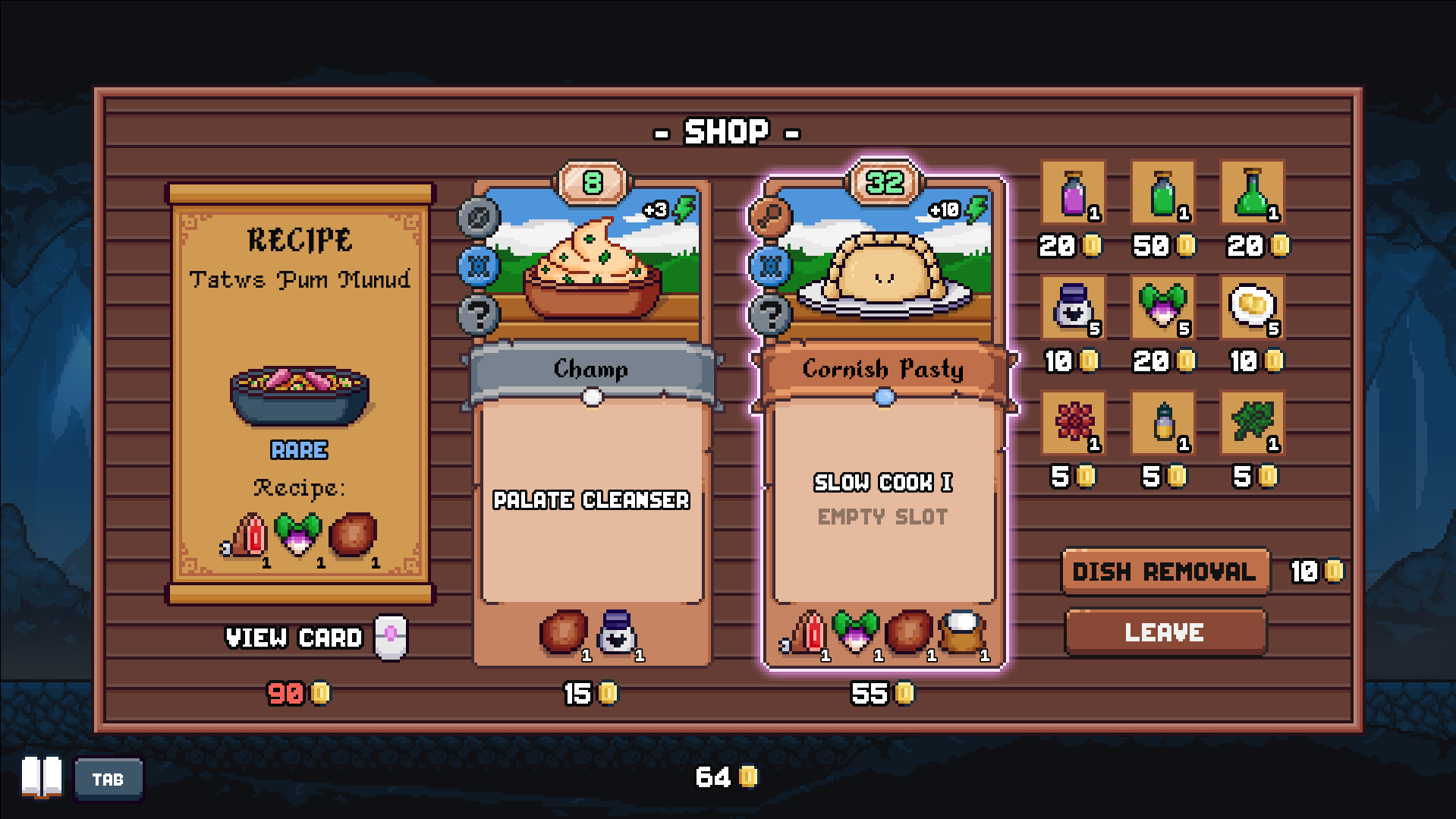
Task: Buy the red flower spice
Action: click(1073, 423)
